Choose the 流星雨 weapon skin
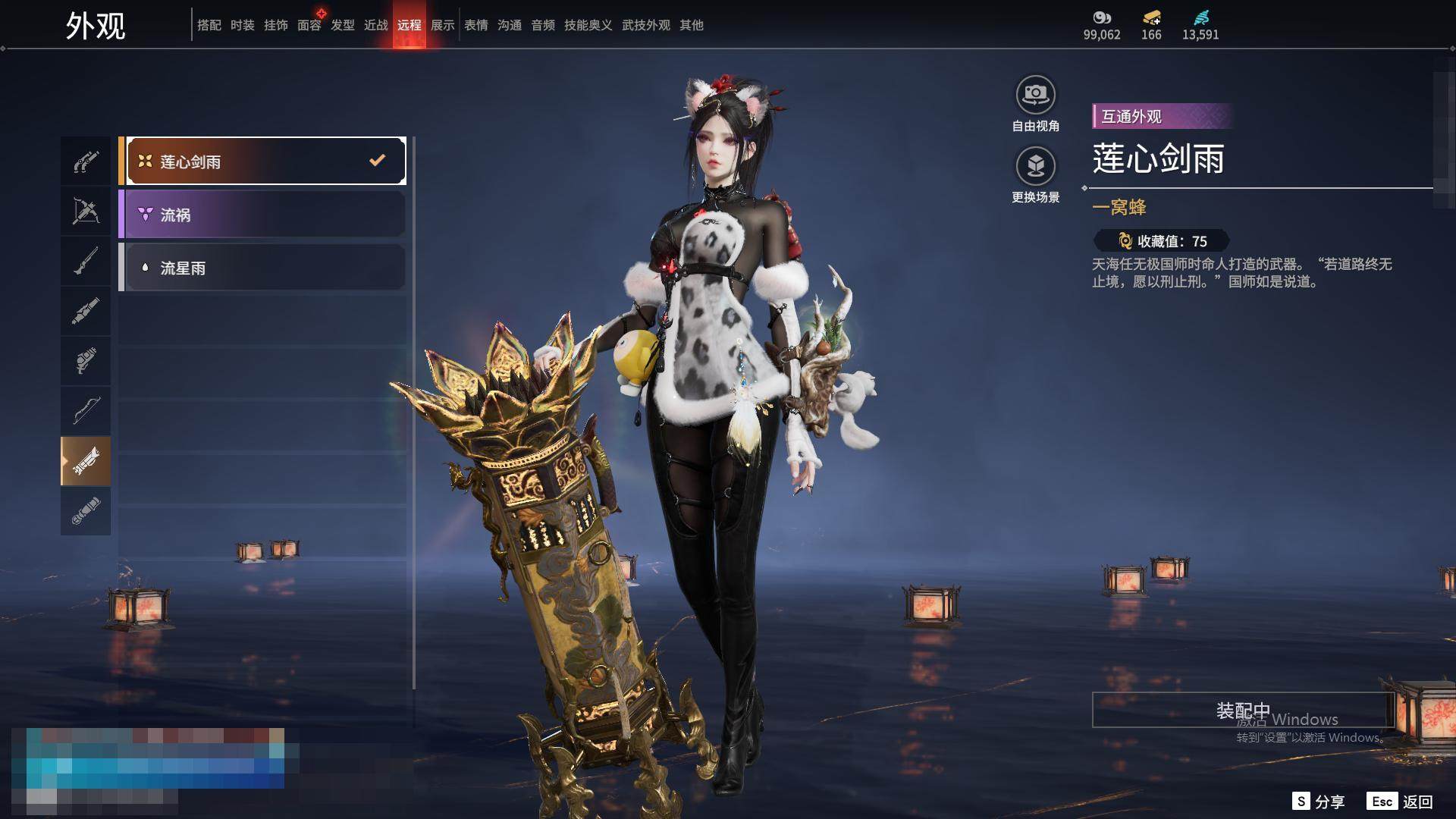The image size is (1456, 819). (262, 268)
